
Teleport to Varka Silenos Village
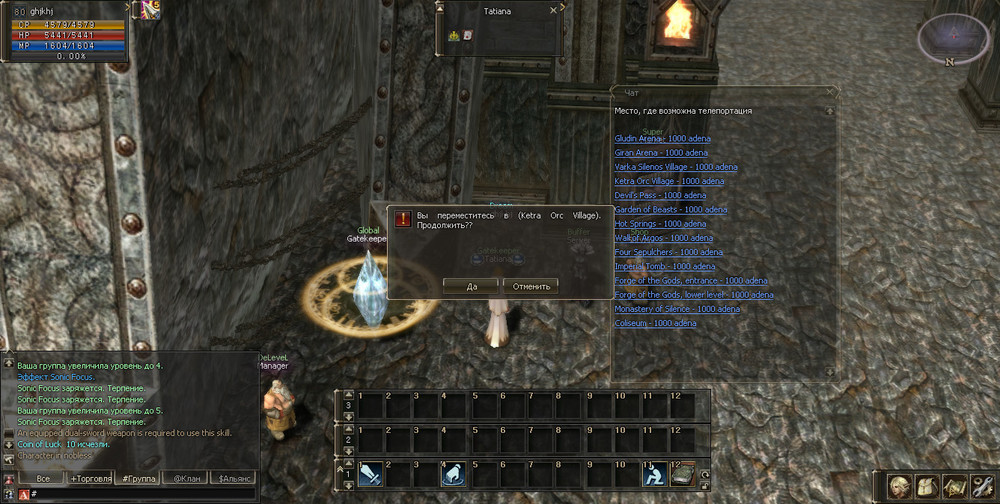click(676, 167)
